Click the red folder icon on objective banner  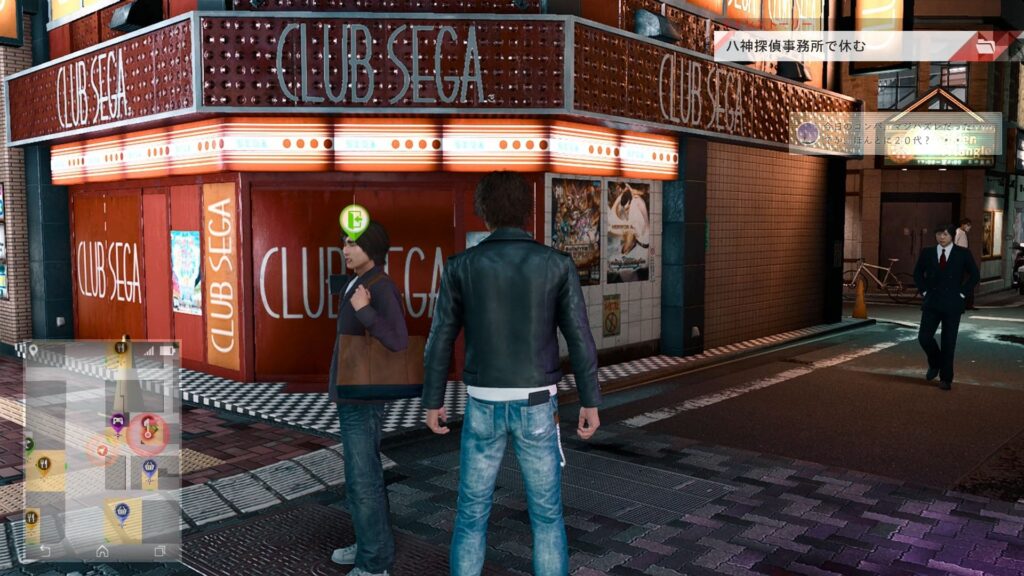pos(985,46)
